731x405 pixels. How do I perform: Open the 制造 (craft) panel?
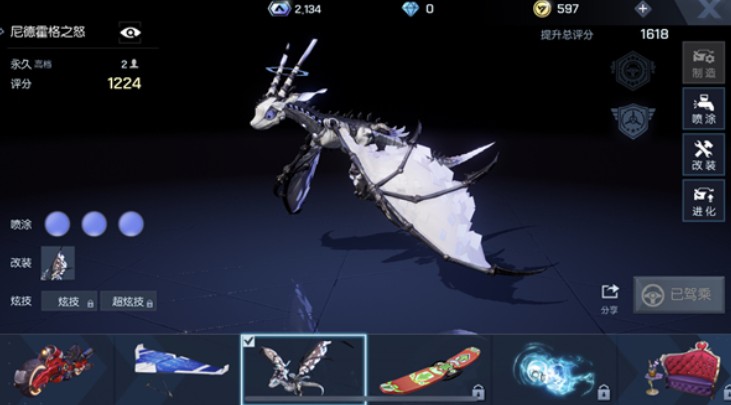(x=703, y=62)
